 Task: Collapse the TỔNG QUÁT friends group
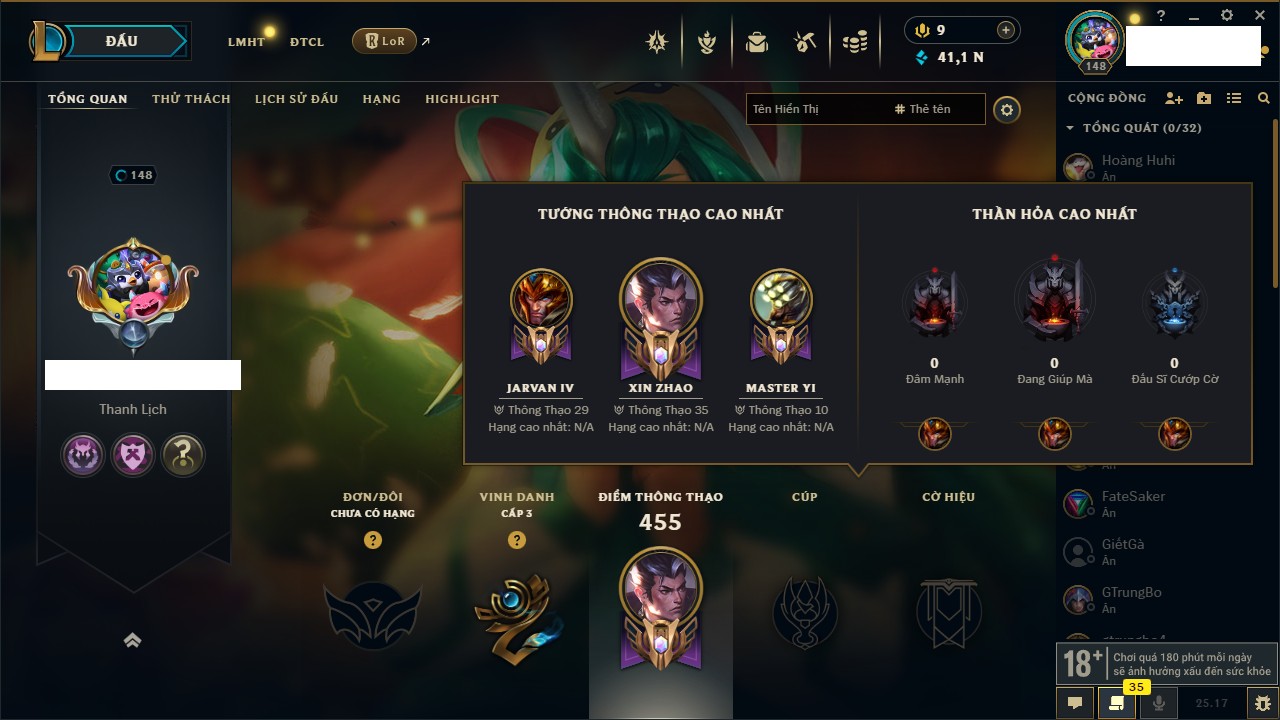click(1070, 128)
